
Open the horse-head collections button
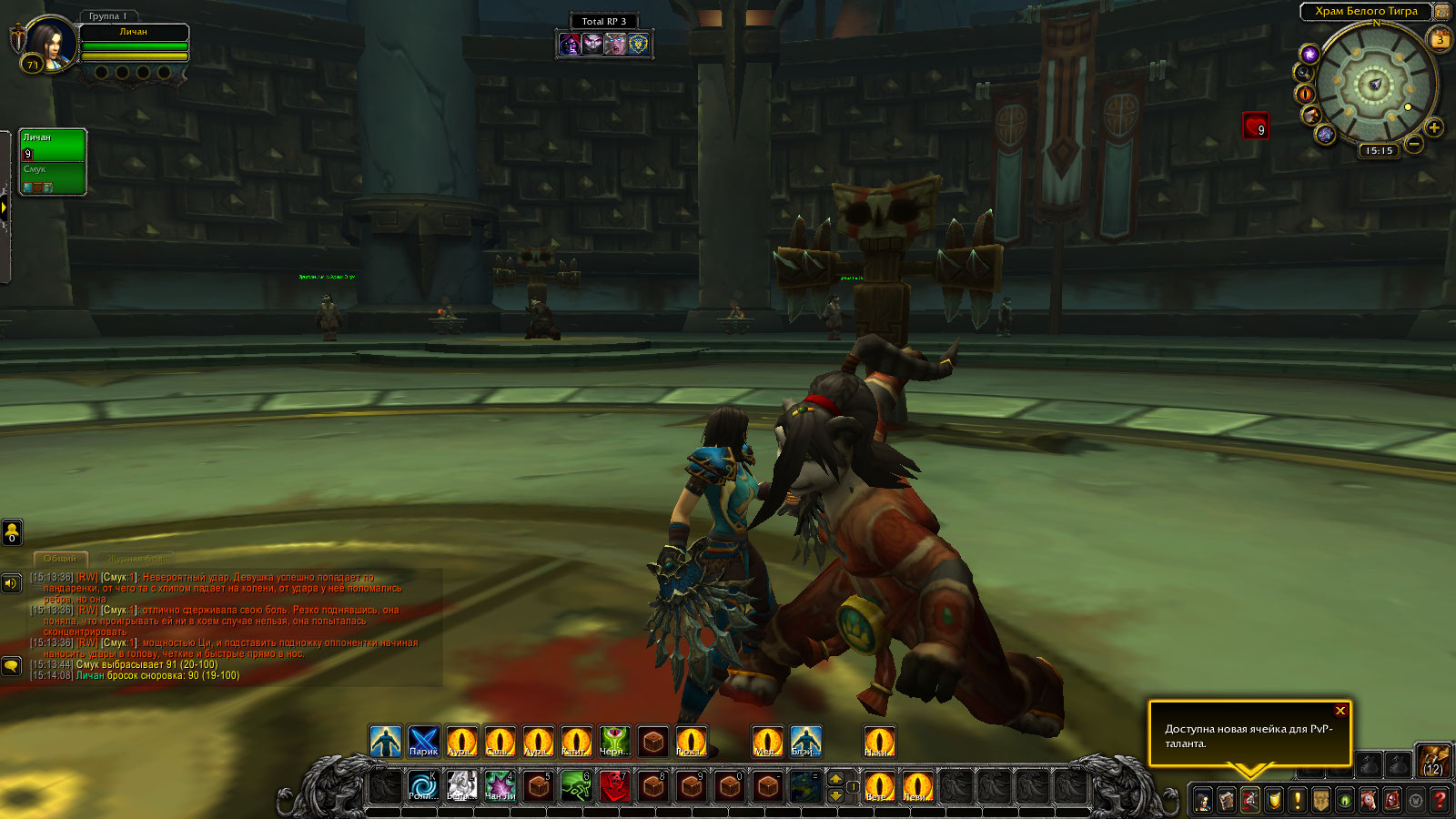[1369, 801]
